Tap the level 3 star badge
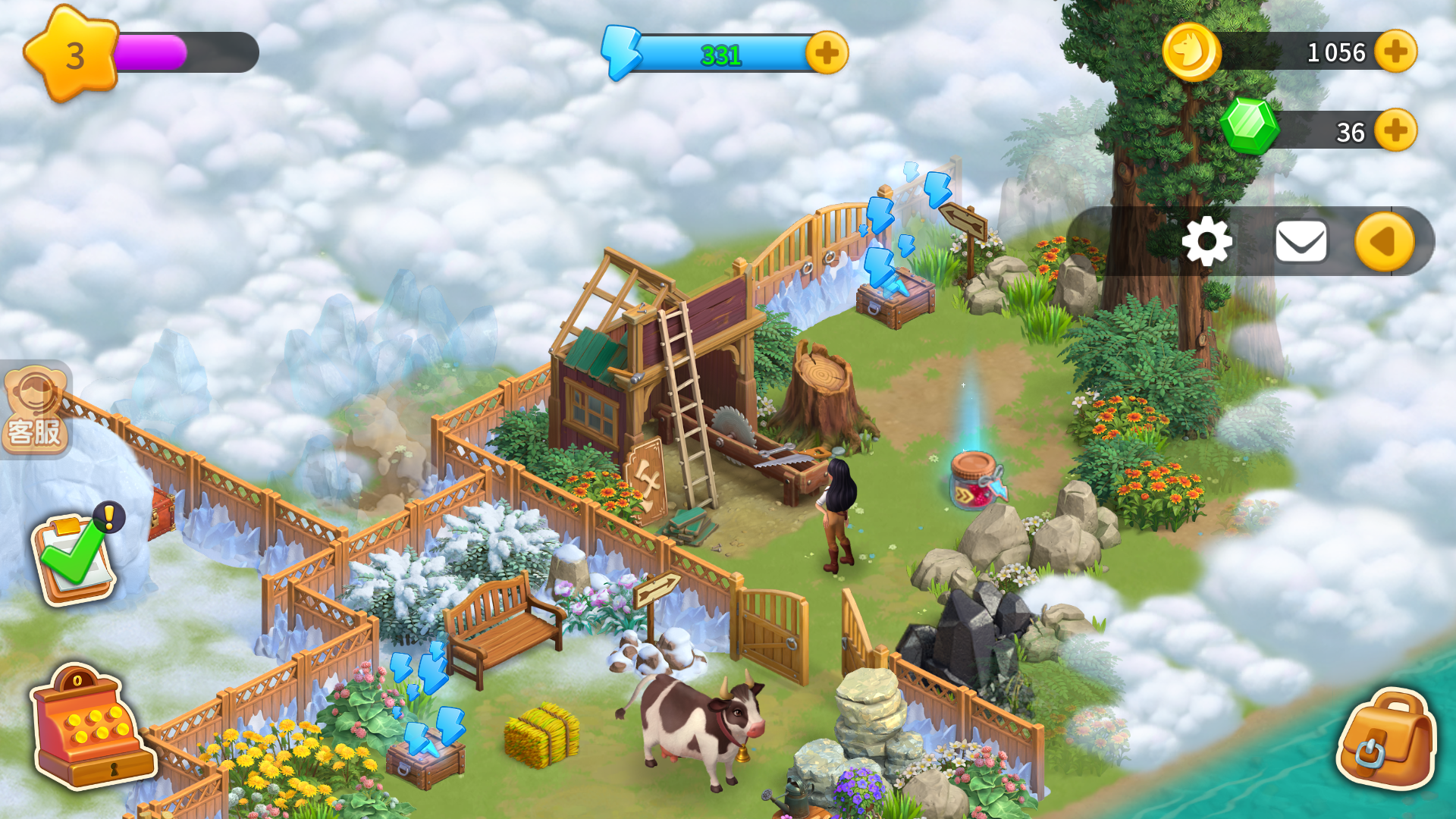 (x=72, y=55)
